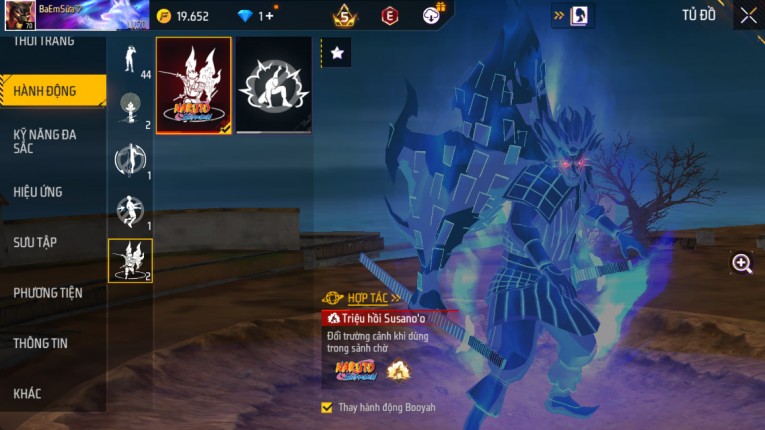Screen dimensions: 765x430
Task: Close the Tủ Đồ screen
Action: (x=748, y=15)
